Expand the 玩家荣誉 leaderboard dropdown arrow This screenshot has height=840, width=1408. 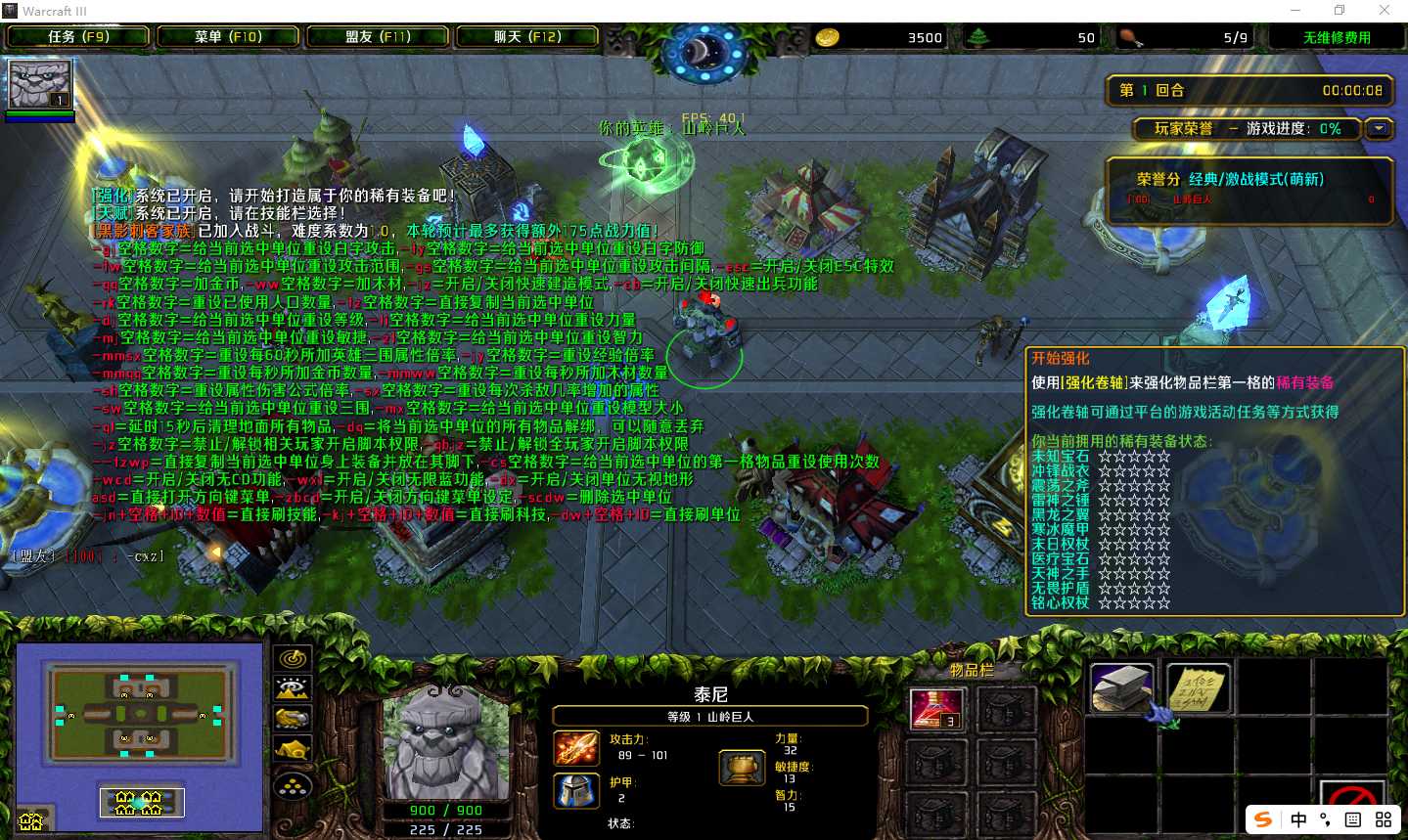pos(1380,128)
